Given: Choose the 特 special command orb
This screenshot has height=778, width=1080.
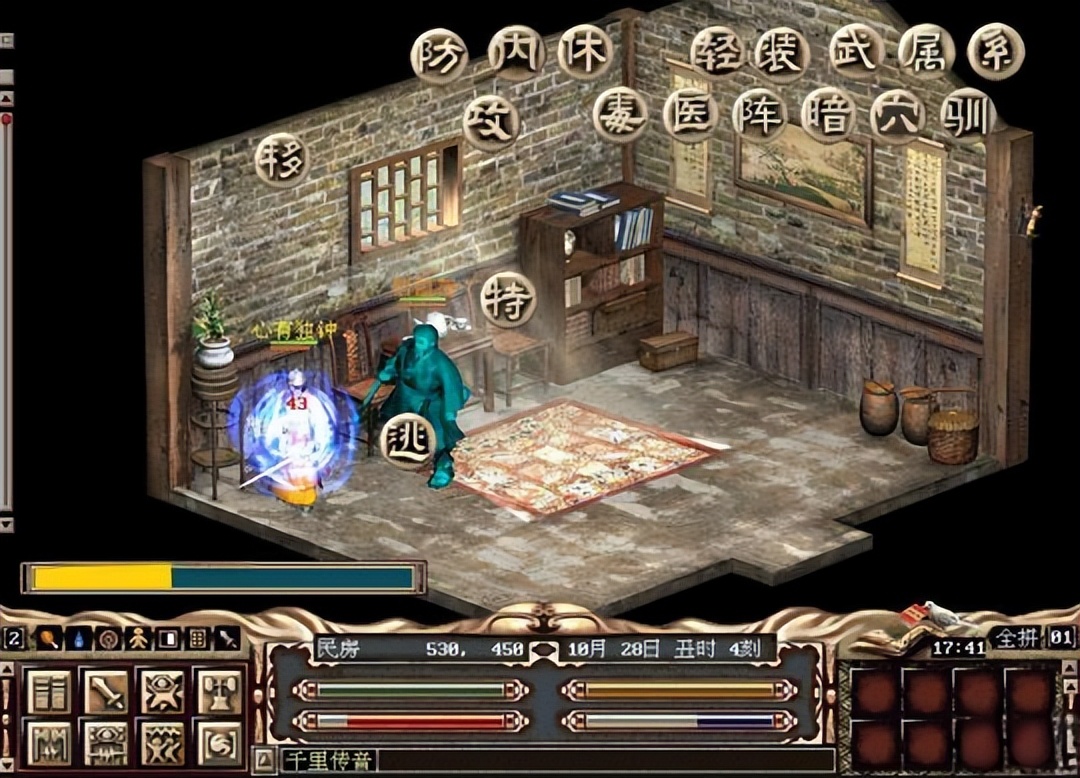Looking at the screenshot, I should tap(508, 299).
